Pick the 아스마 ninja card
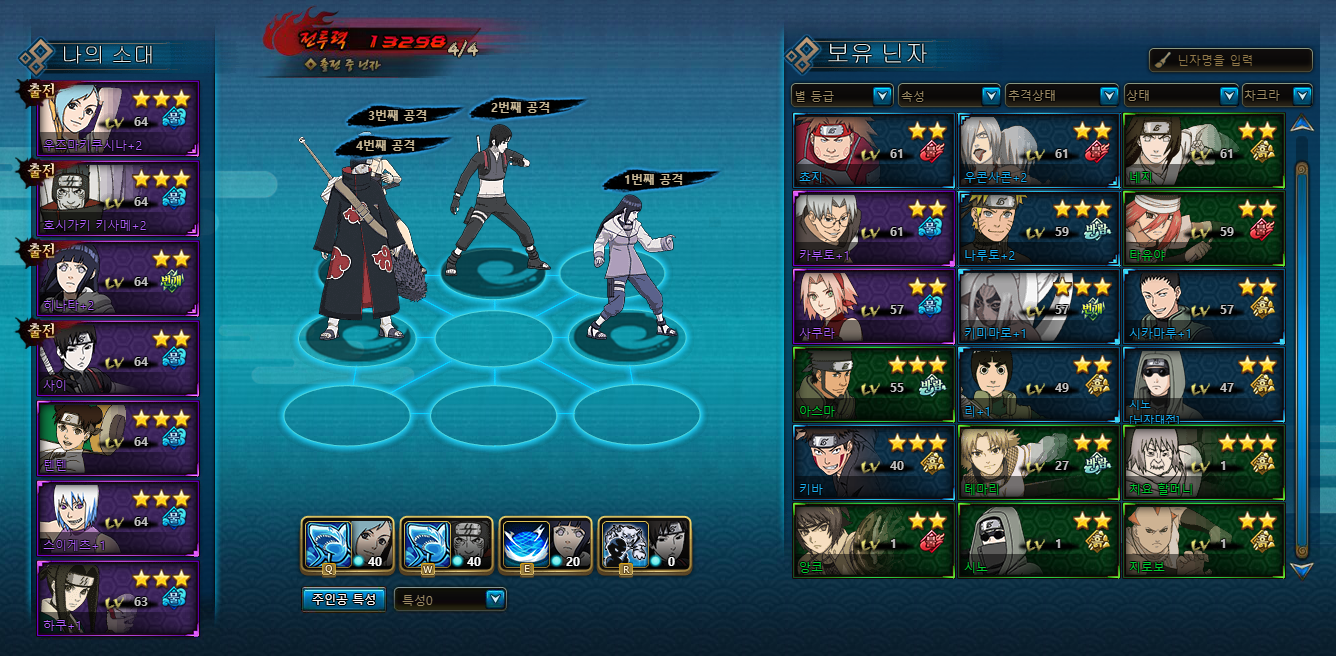 (x=873, y=385)
